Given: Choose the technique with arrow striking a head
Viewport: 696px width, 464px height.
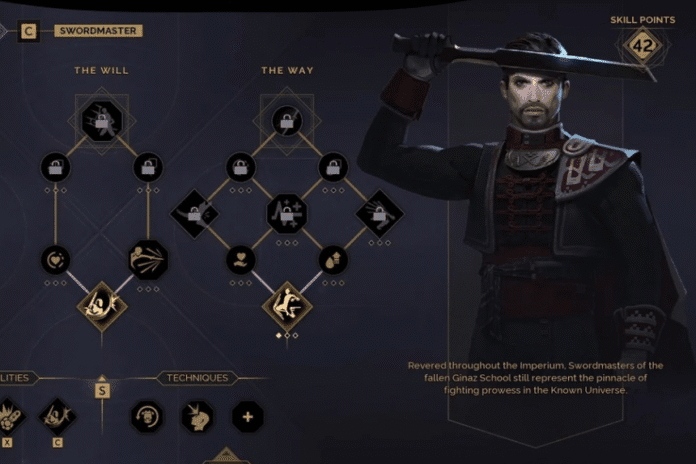Looking at the screenshot, I should coord(197,416).
